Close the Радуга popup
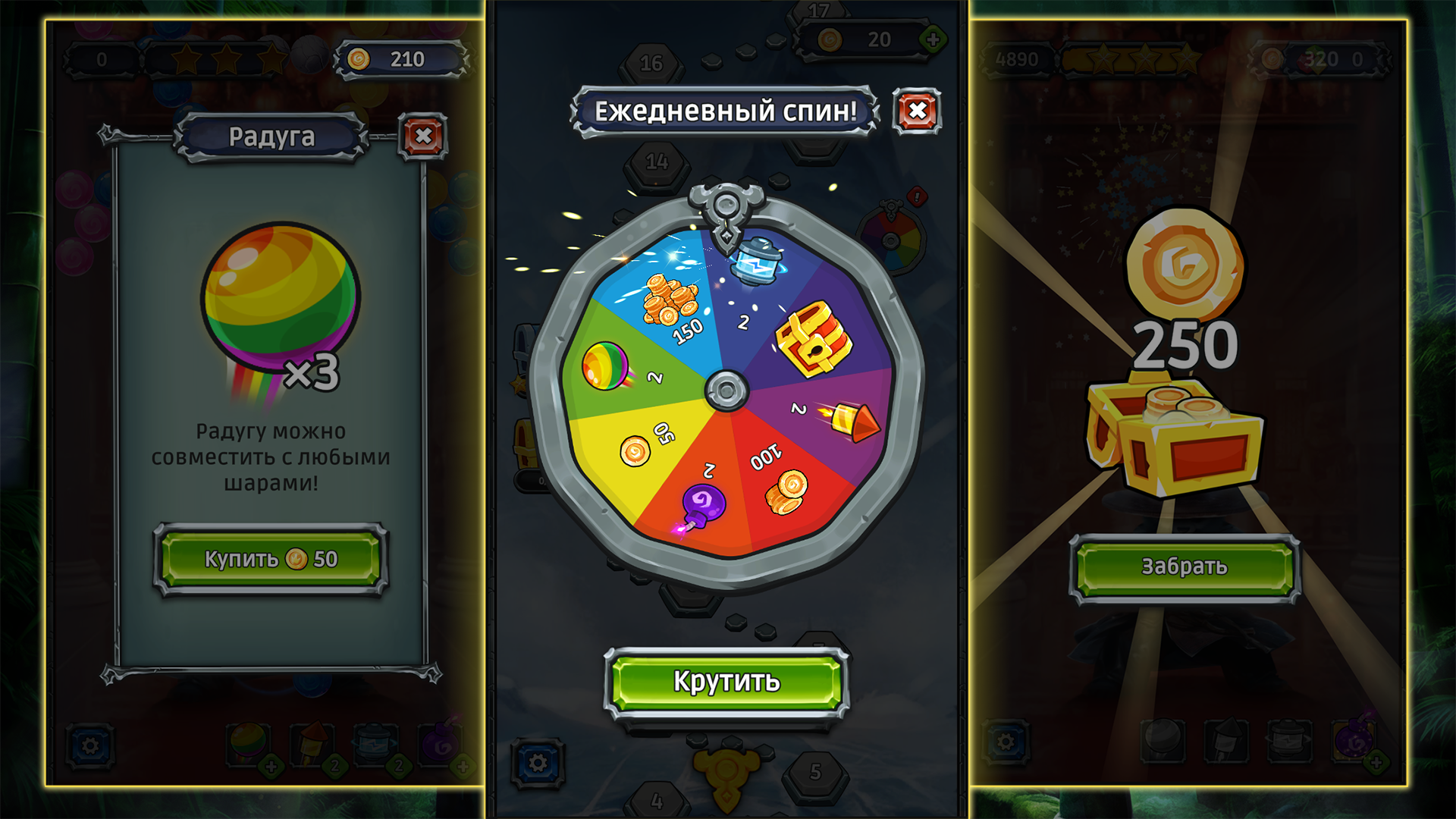Image resolution: width=1456 pixels, height=819 pixels. point(422,136)
